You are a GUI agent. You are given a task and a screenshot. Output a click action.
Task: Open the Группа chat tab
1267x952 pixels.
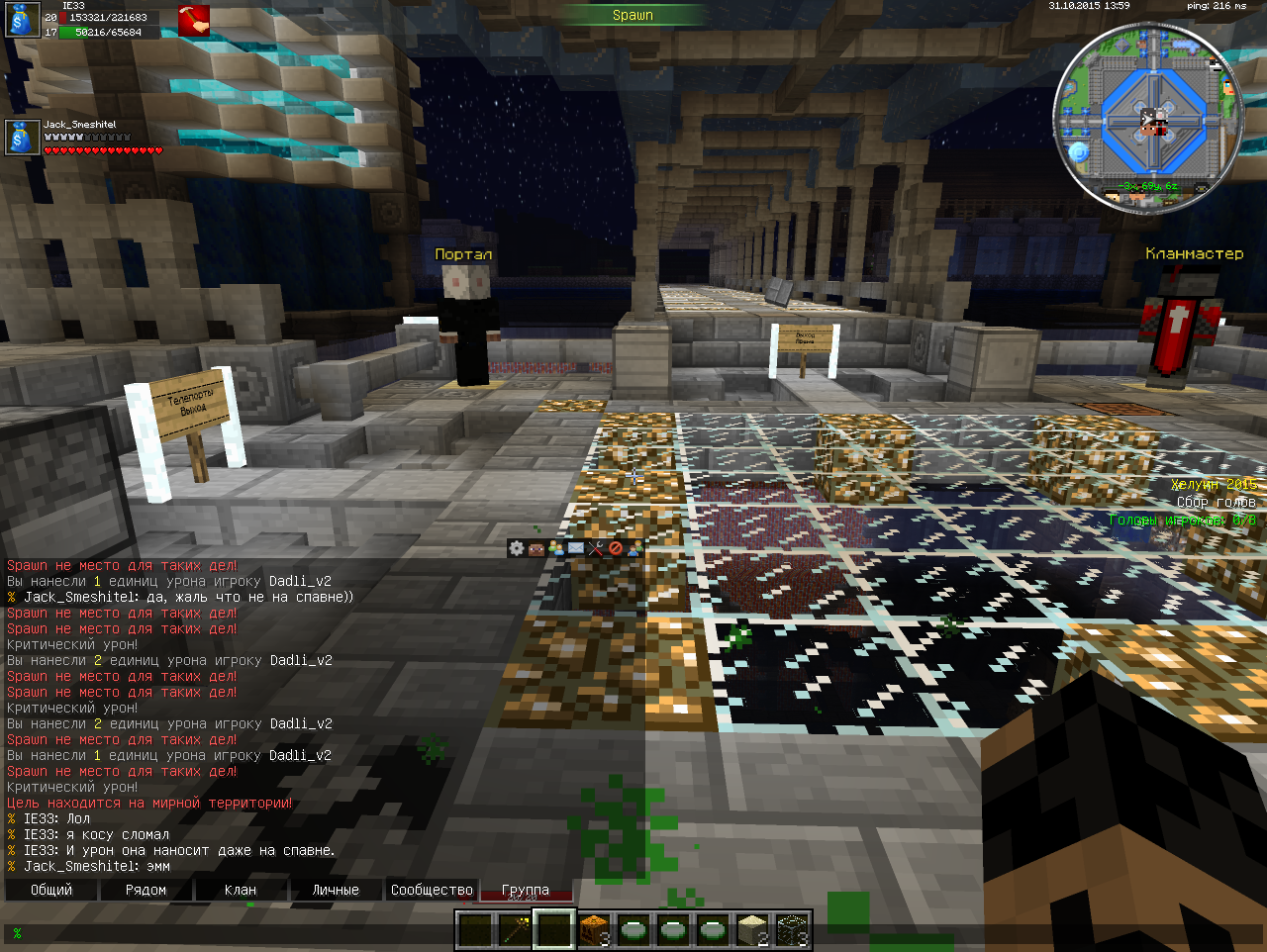coord(525,890)
